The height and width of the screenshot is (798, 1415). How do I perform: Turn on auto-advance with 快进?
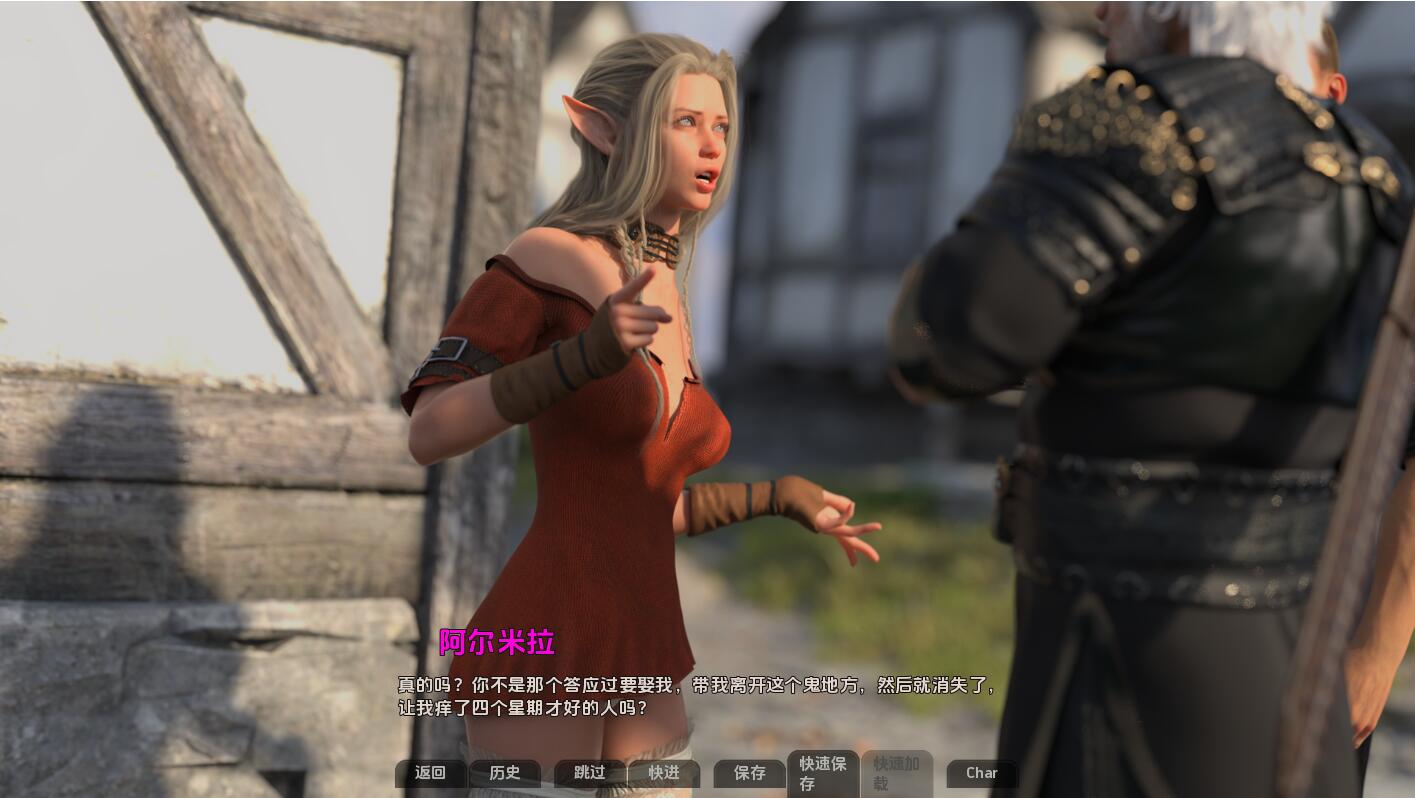pyautogui.click(x=663, y=773)
